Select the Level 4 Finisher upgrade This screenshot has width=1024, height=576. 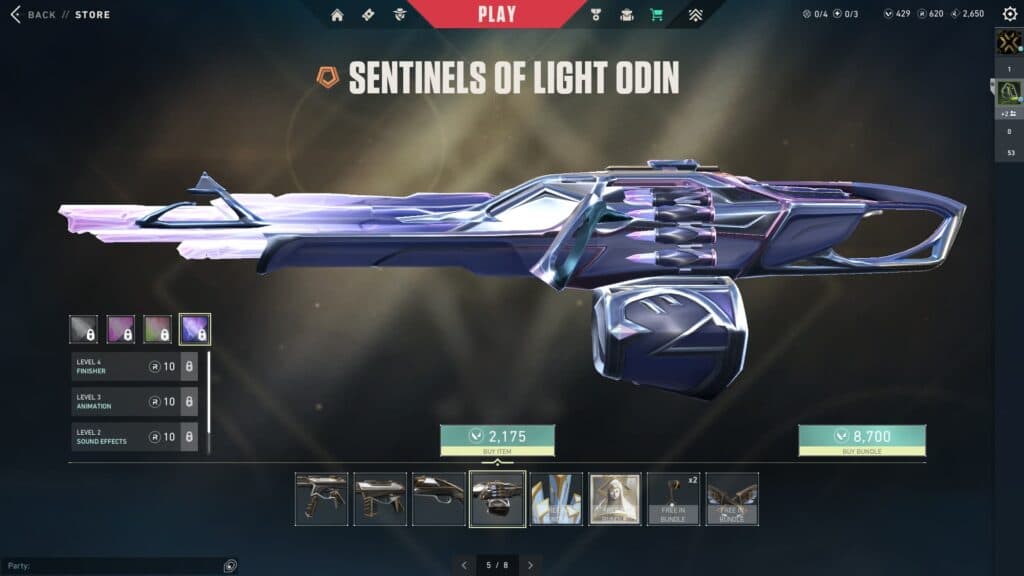click(134, 367)
